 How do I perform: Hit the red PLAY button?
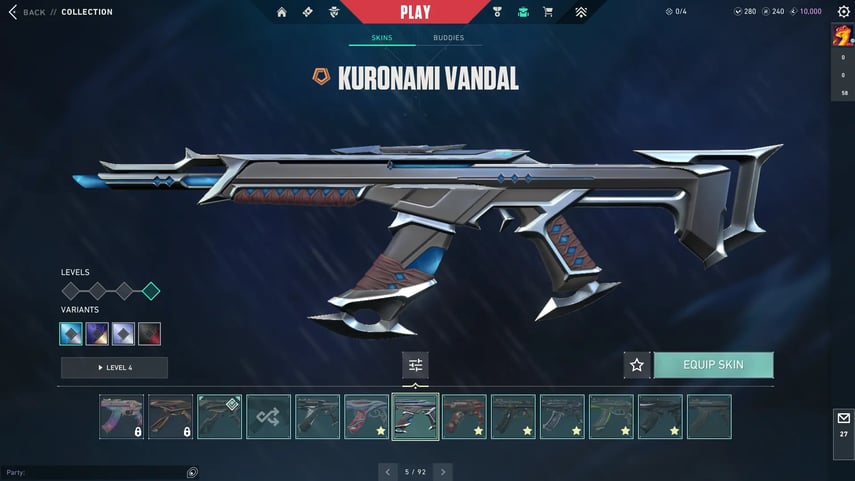pyautogui.click(x=415, y=12)
